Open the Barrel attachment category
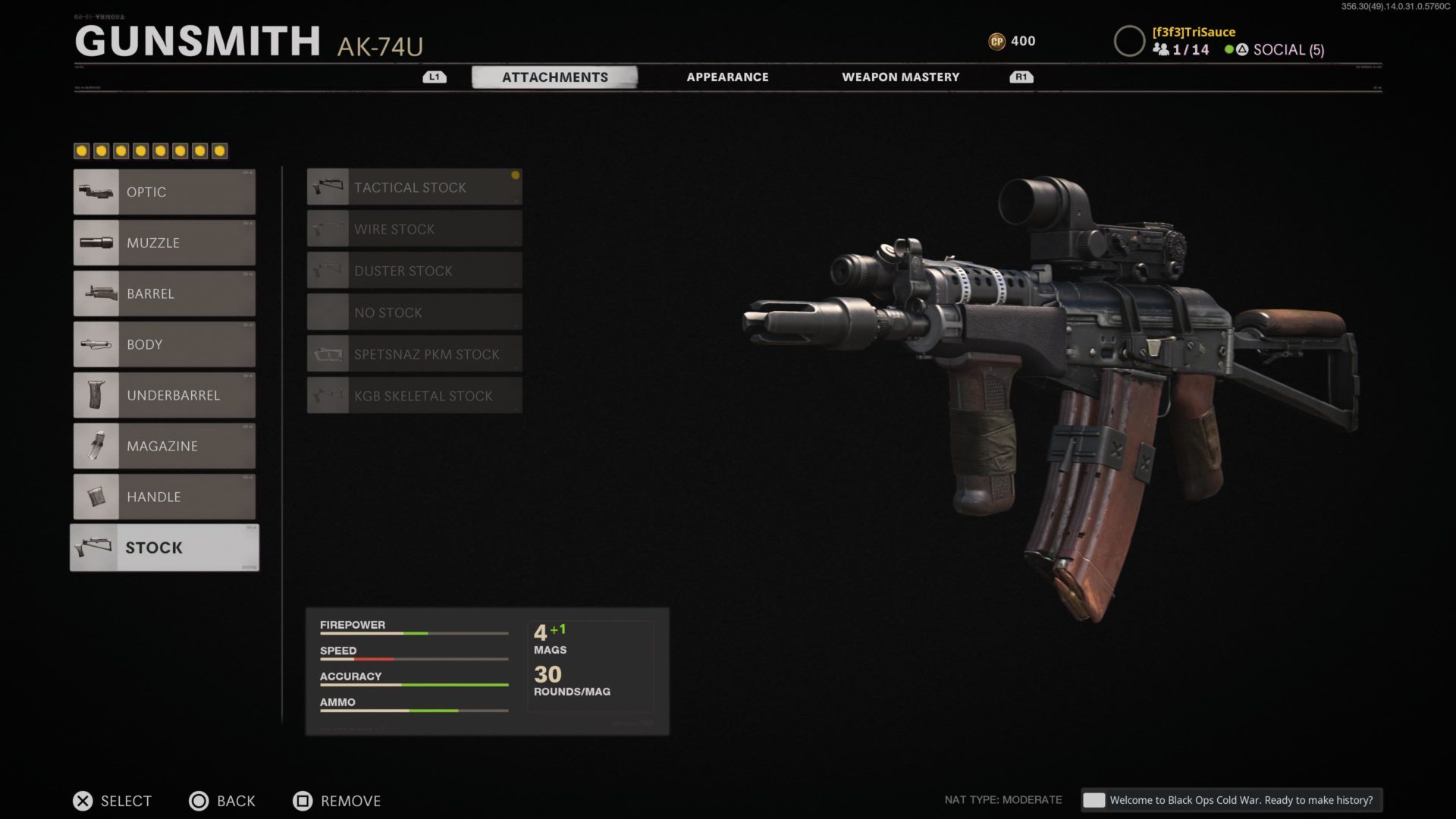This screenshot has width=1456, height=819. point(165,293)
